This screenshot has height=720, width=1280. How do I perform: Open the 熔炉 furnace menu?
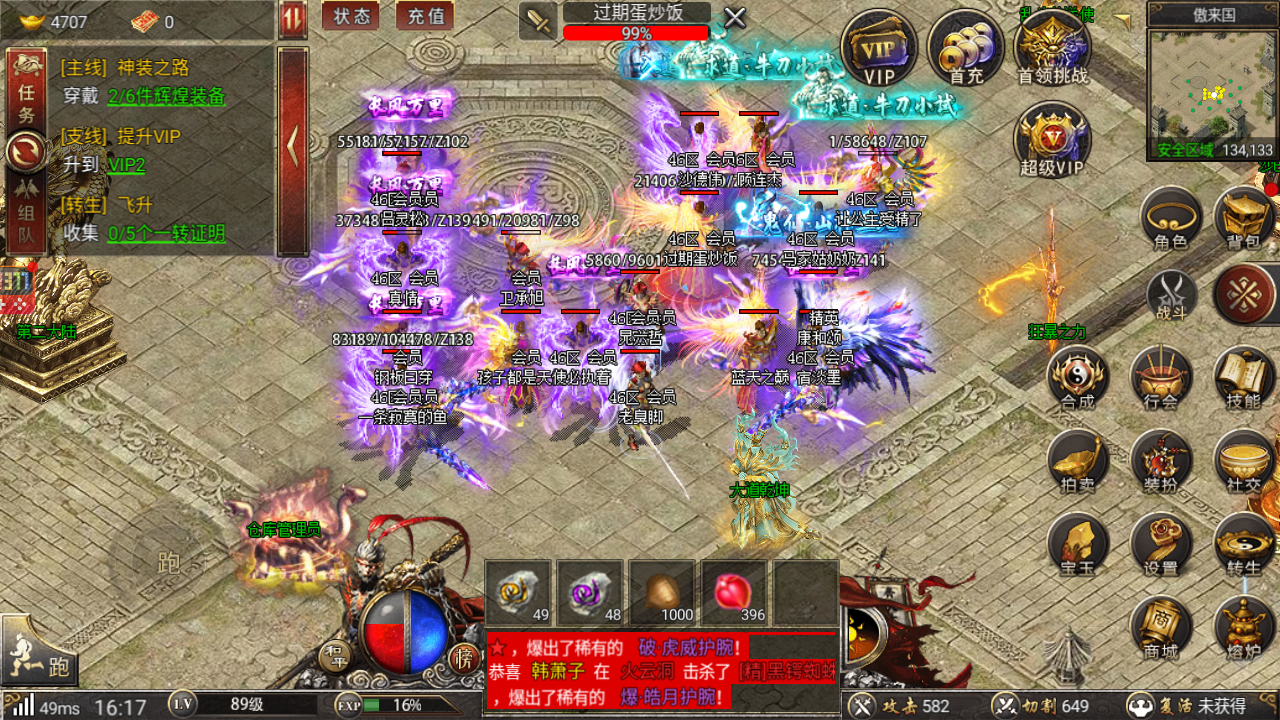click(x=1244, y=628)
